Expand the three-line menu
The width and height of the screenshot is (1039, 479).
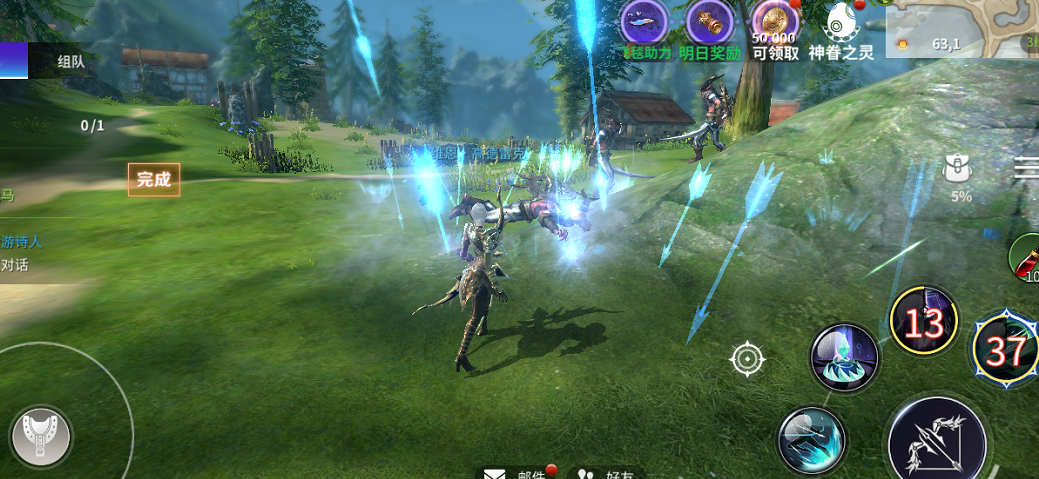[x=1026, y=169]
